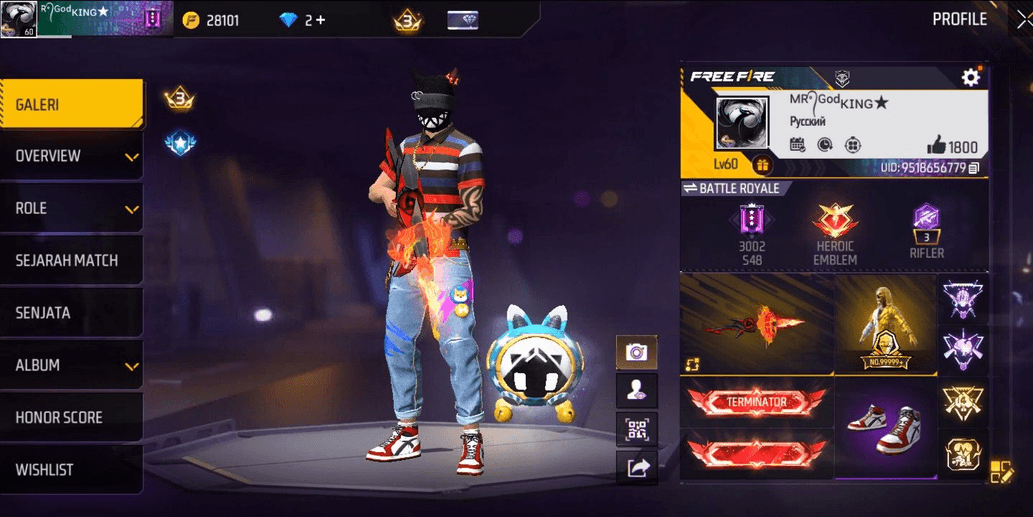The image size is (1033, 517).
Task: View the Honor Score page
Action: pyautogui.click(x=70, y=417)
